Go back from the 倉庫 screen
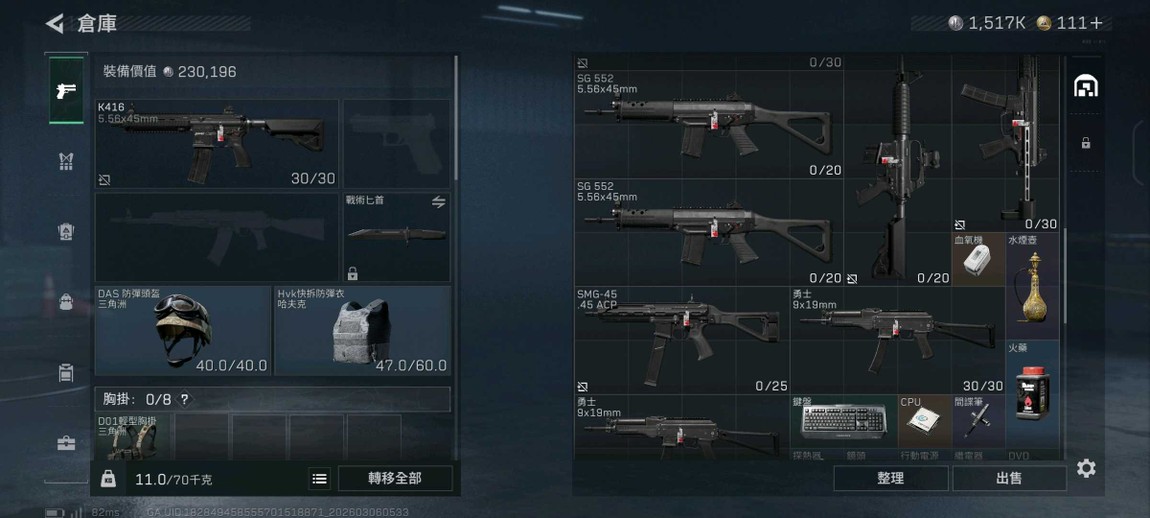The height and width of the screenshot is (518, 1150). tap(55, 23)
